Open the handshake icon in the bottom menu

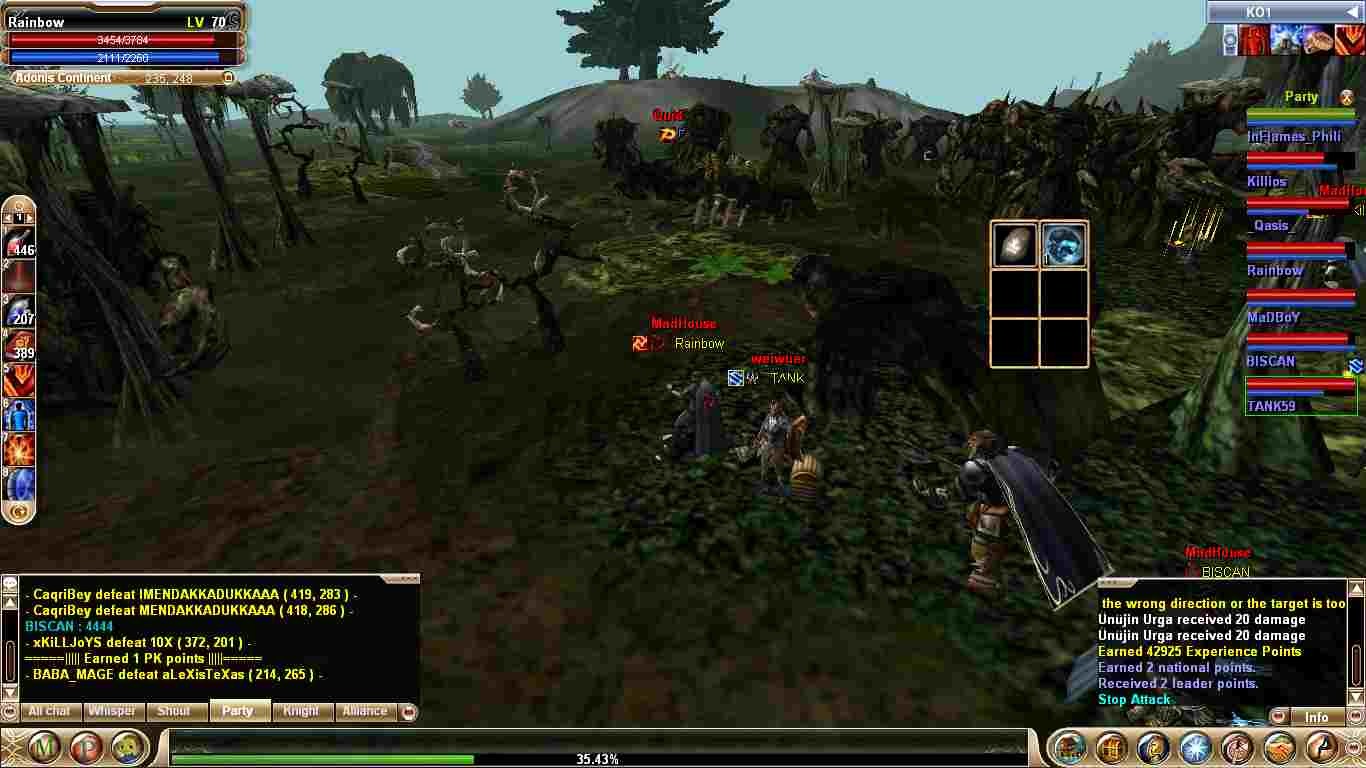pyautogui.click(x=1279, y=747)
